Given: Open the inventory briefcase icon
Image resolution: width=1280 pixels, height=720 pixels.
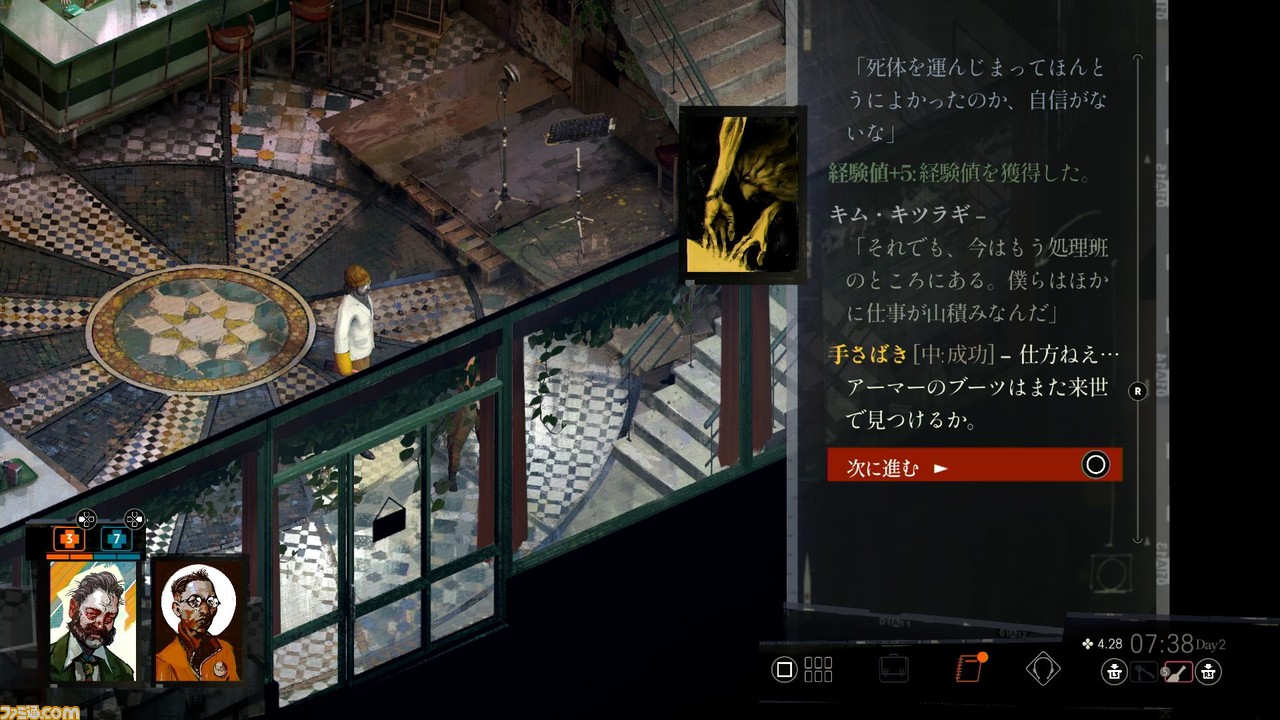Looking at the screenshot, I should click(894, 668).
